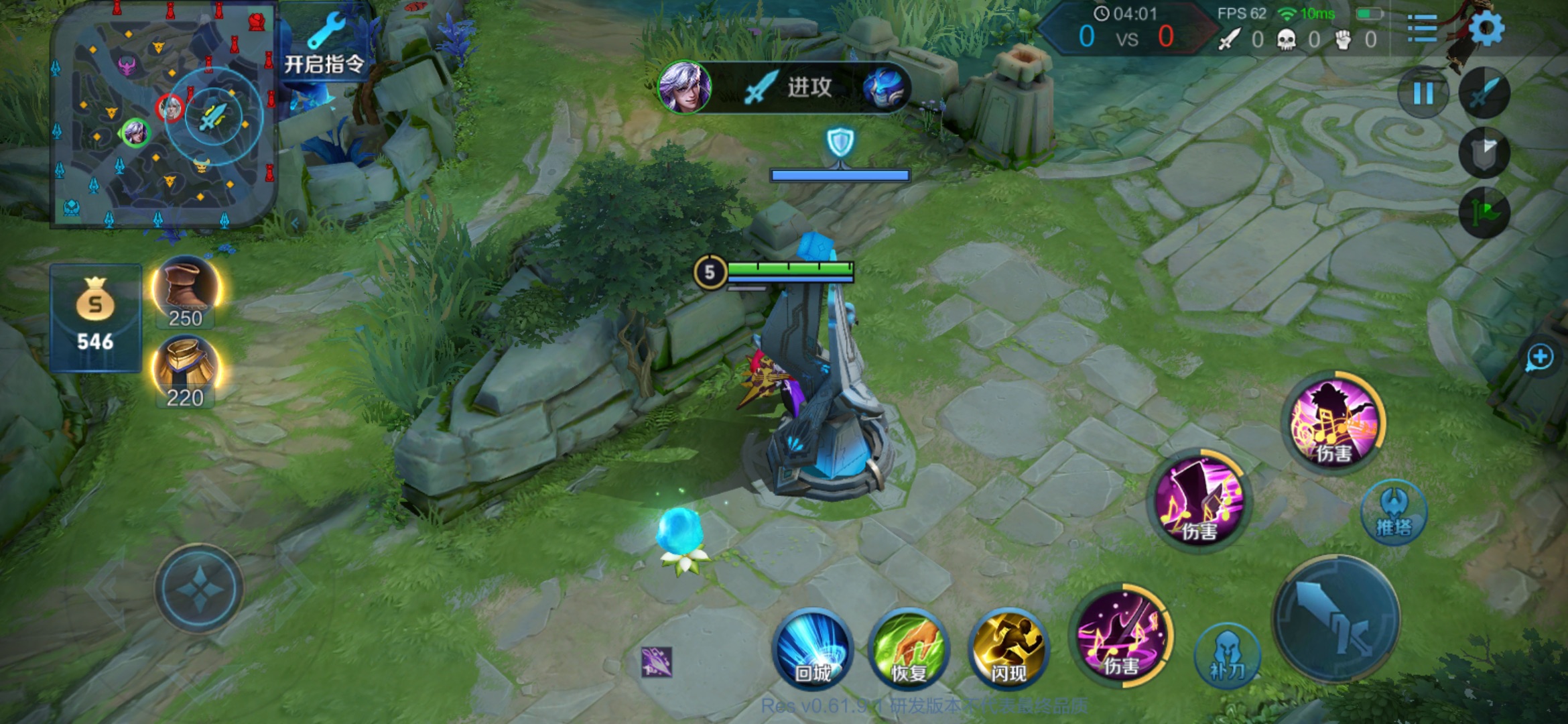
Task: Send the shield defend quick signal
Action: 1484,154
